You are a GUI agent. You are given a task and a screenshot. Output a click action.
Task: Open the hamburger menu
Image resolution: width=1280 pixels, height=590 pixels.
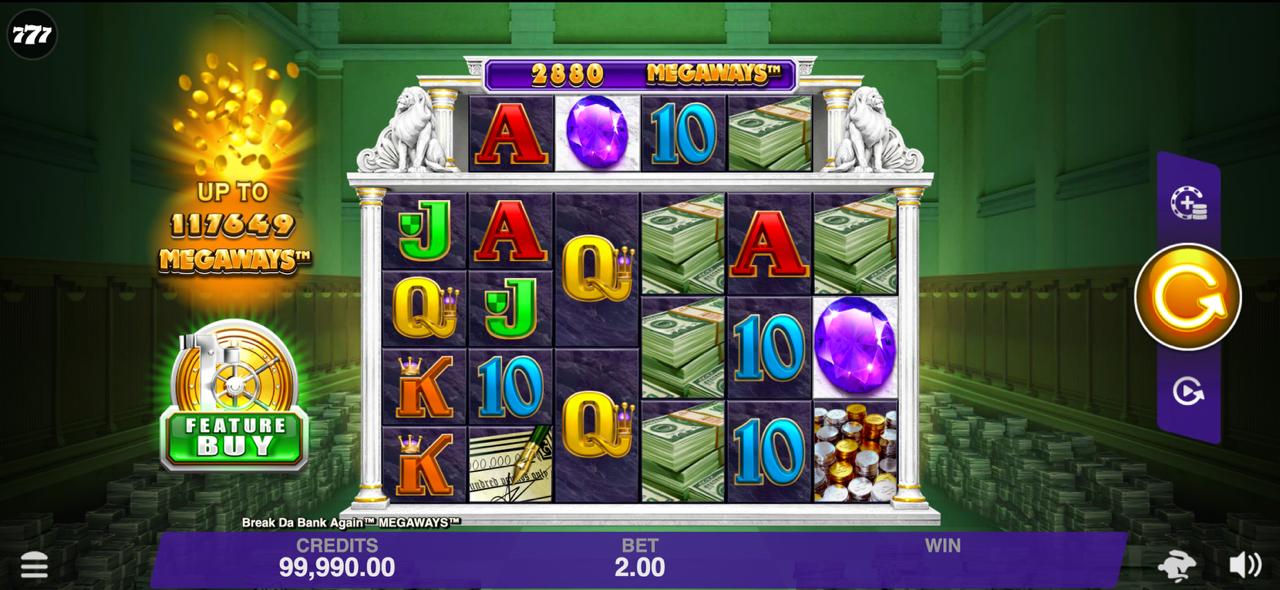[34, 566]
